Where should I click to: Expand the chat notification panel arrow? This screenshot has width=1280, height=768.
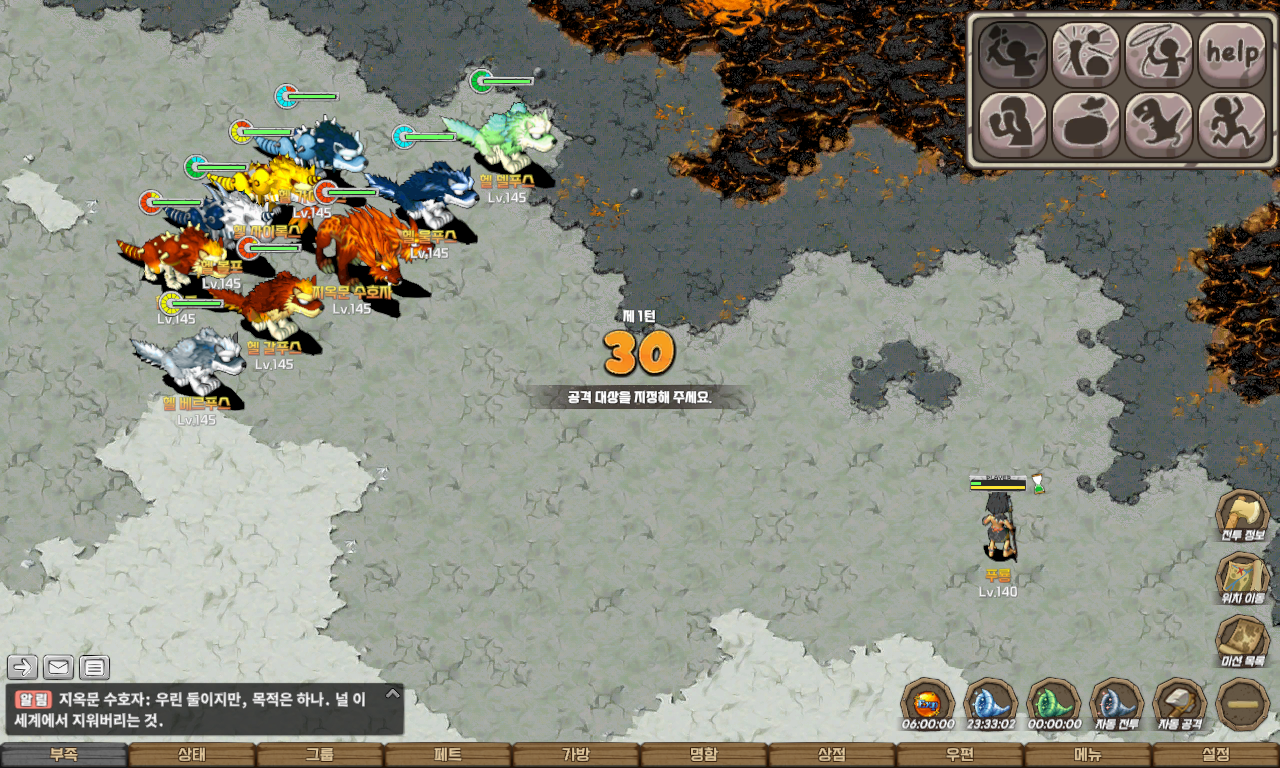(393, 693)
